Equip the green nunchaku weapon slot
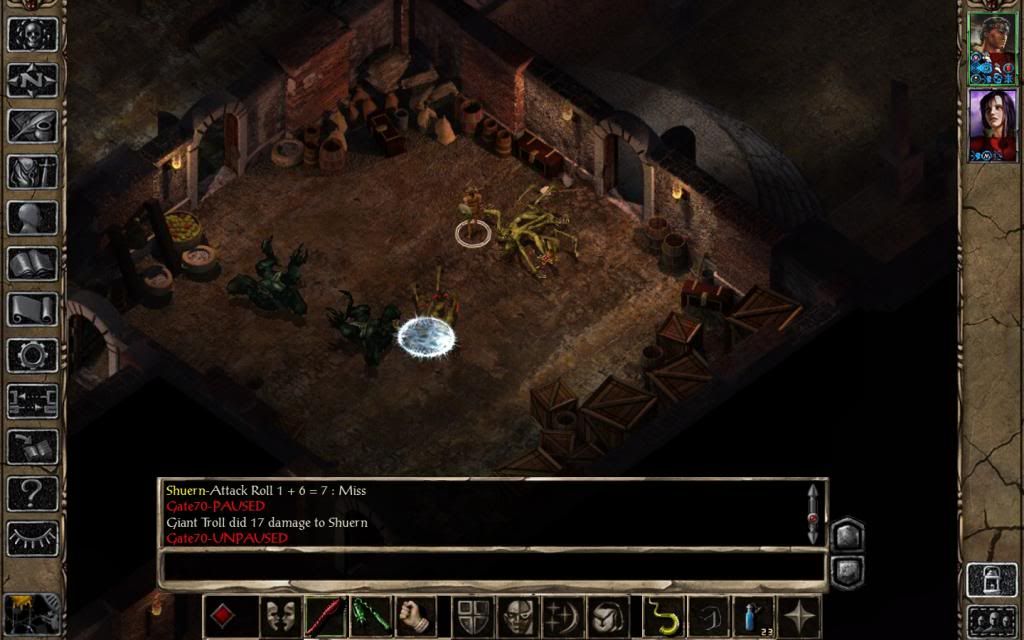This screenshot has width=1024, height=640. [x=370, y=616]
